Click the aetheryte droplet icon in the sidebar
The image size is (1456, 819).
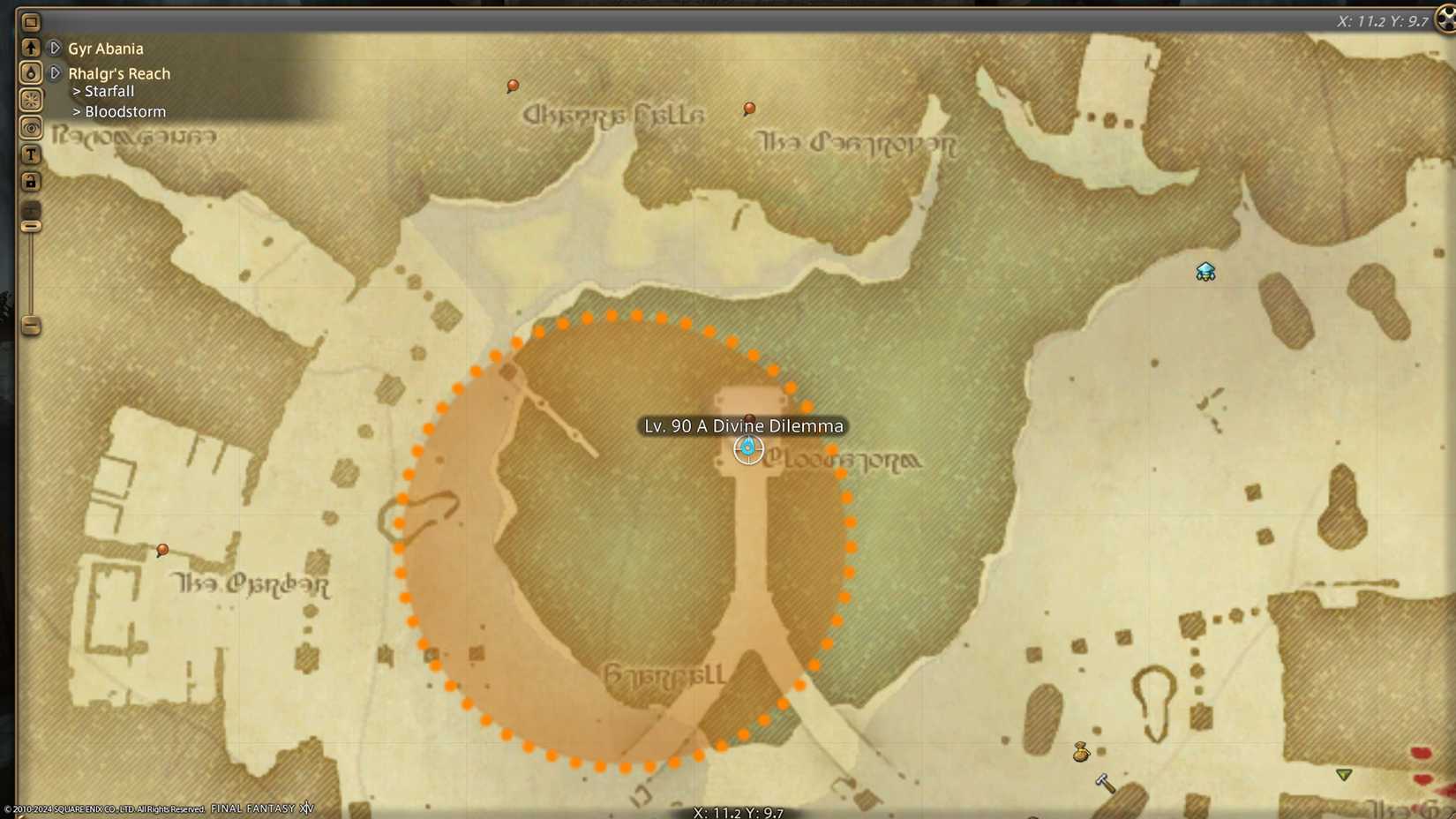[31, 72]
